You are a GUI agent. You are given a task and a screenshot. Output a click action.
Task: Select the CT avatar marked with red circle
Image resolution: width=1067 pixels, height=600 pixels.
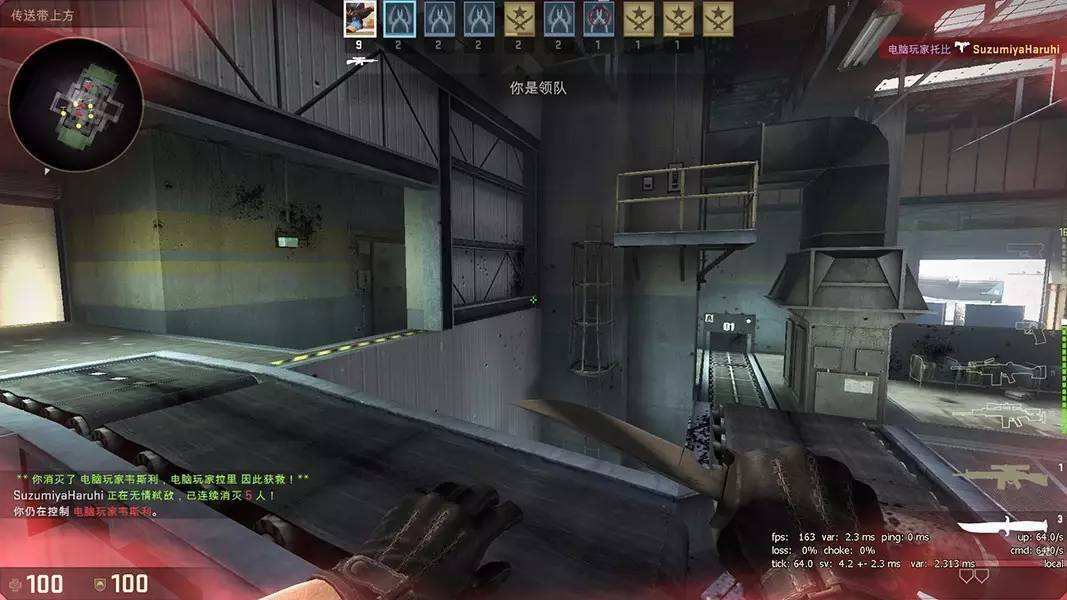598,19
